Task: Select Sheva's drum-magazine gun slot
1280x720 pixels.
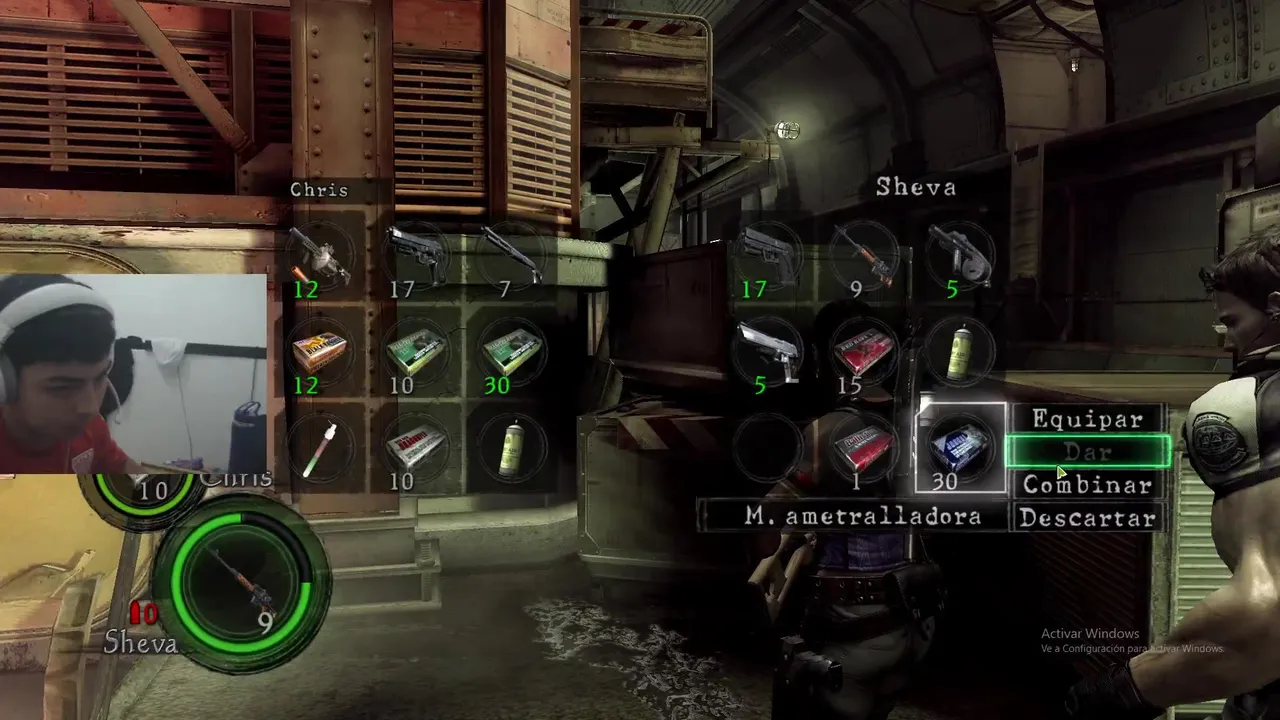Action: (960, 258)
